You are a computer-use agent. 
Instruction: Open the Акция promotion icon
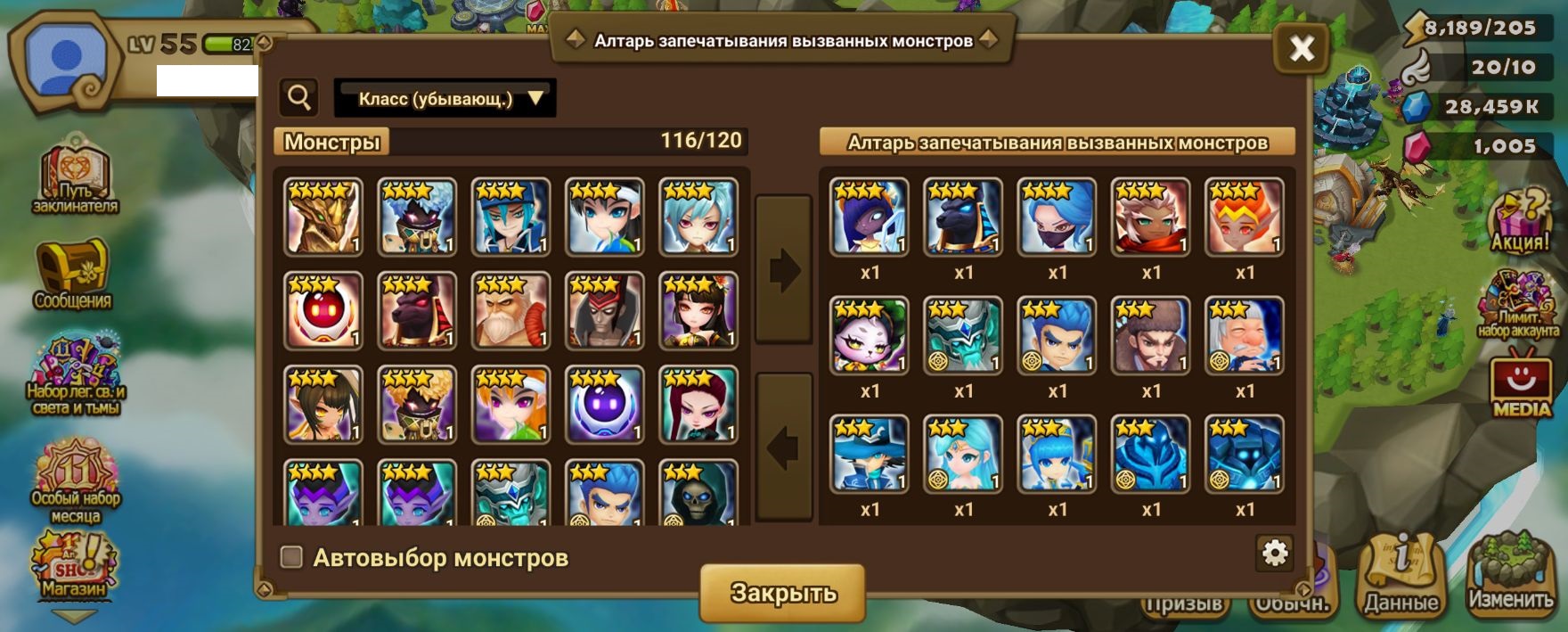1520,223
